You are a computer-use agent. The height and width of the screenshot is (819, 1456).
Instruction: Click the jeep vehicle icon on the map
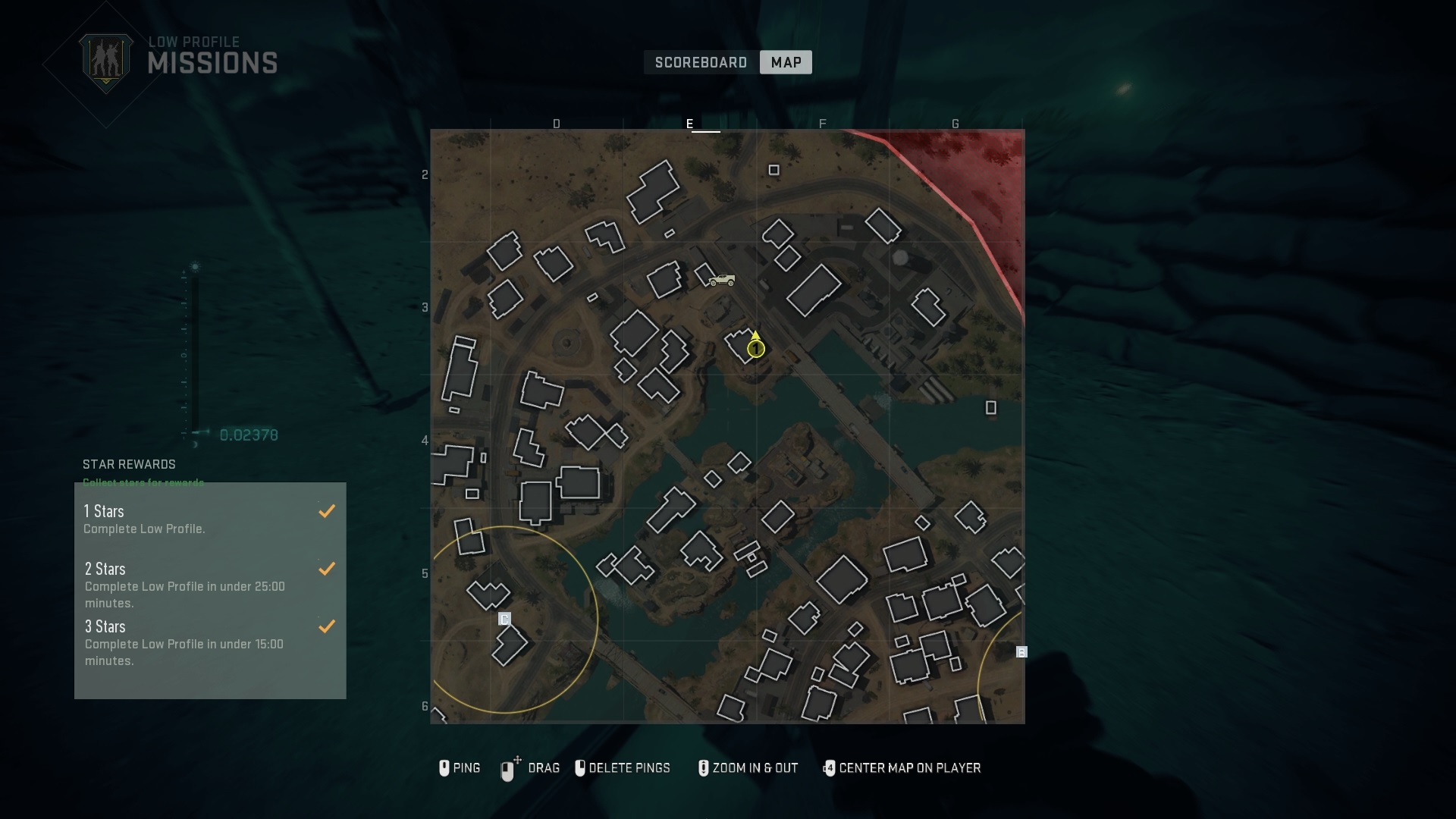point(723,280)
